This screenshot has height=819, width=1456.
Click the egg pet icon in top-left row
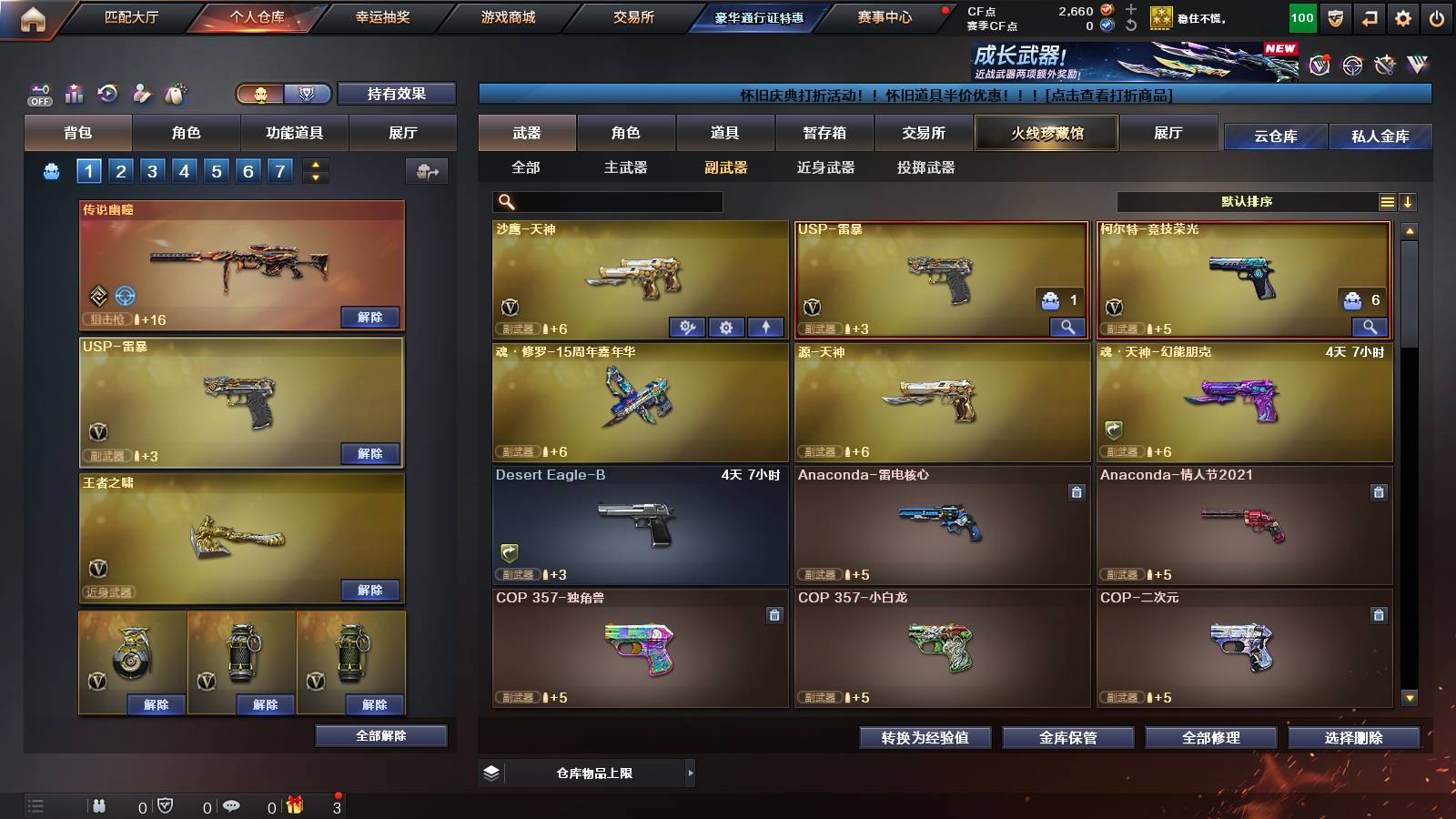[x=176, y=94]
